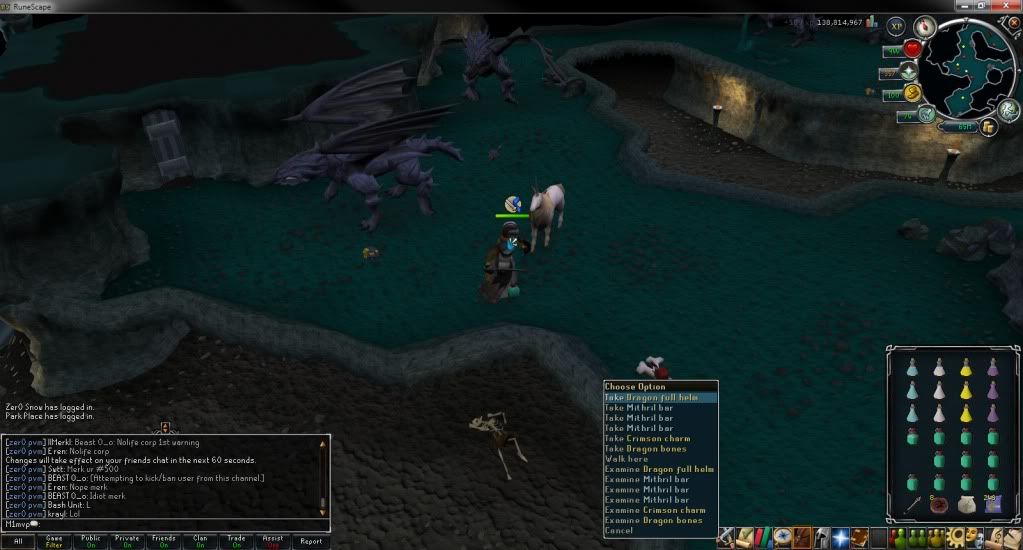1023x550 pixels.
Task: Choose the Walk here option
Action: click(x=627, y=459)
